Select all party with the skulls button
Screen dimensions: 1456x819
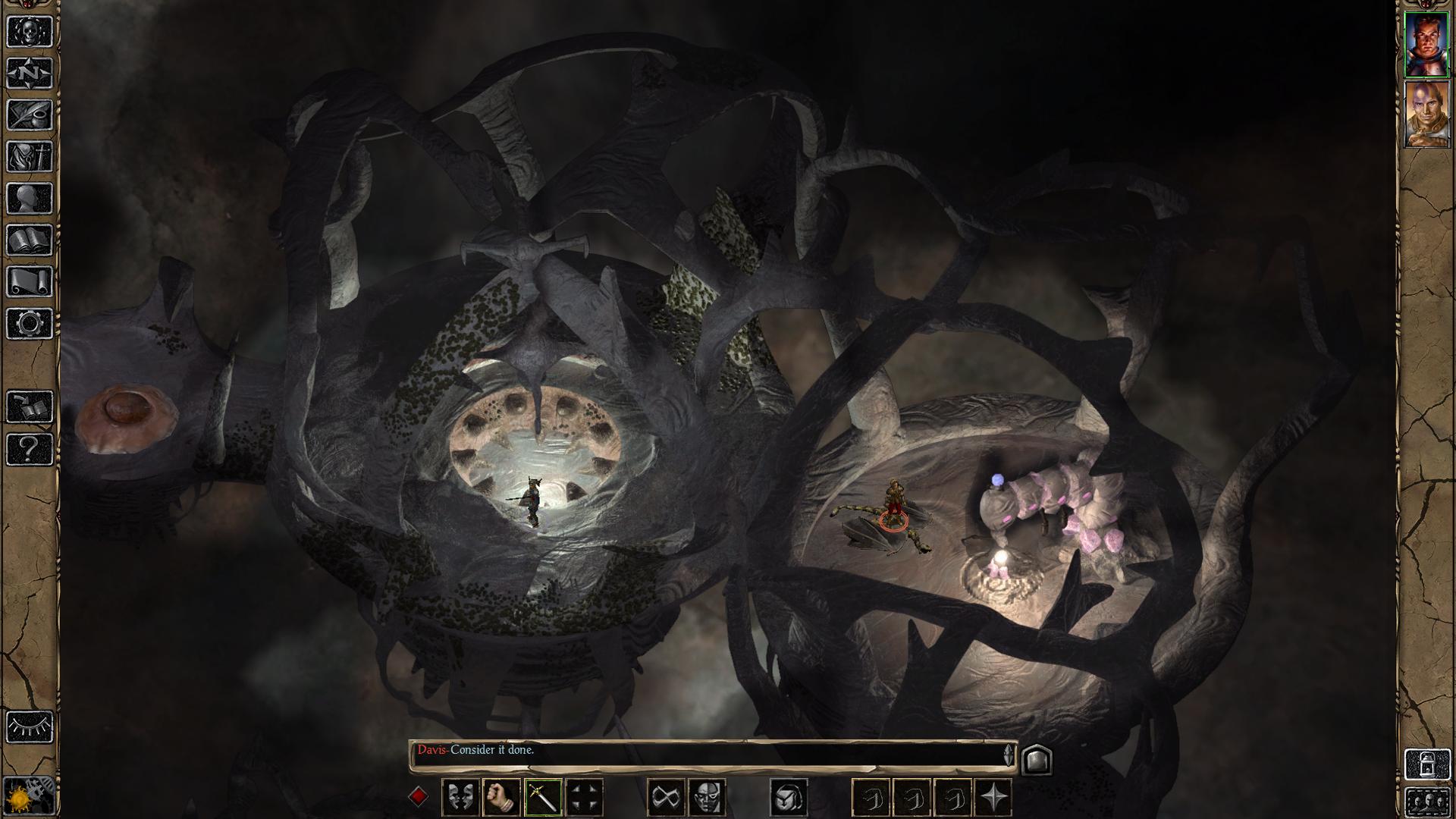[x=1426, y=801]
